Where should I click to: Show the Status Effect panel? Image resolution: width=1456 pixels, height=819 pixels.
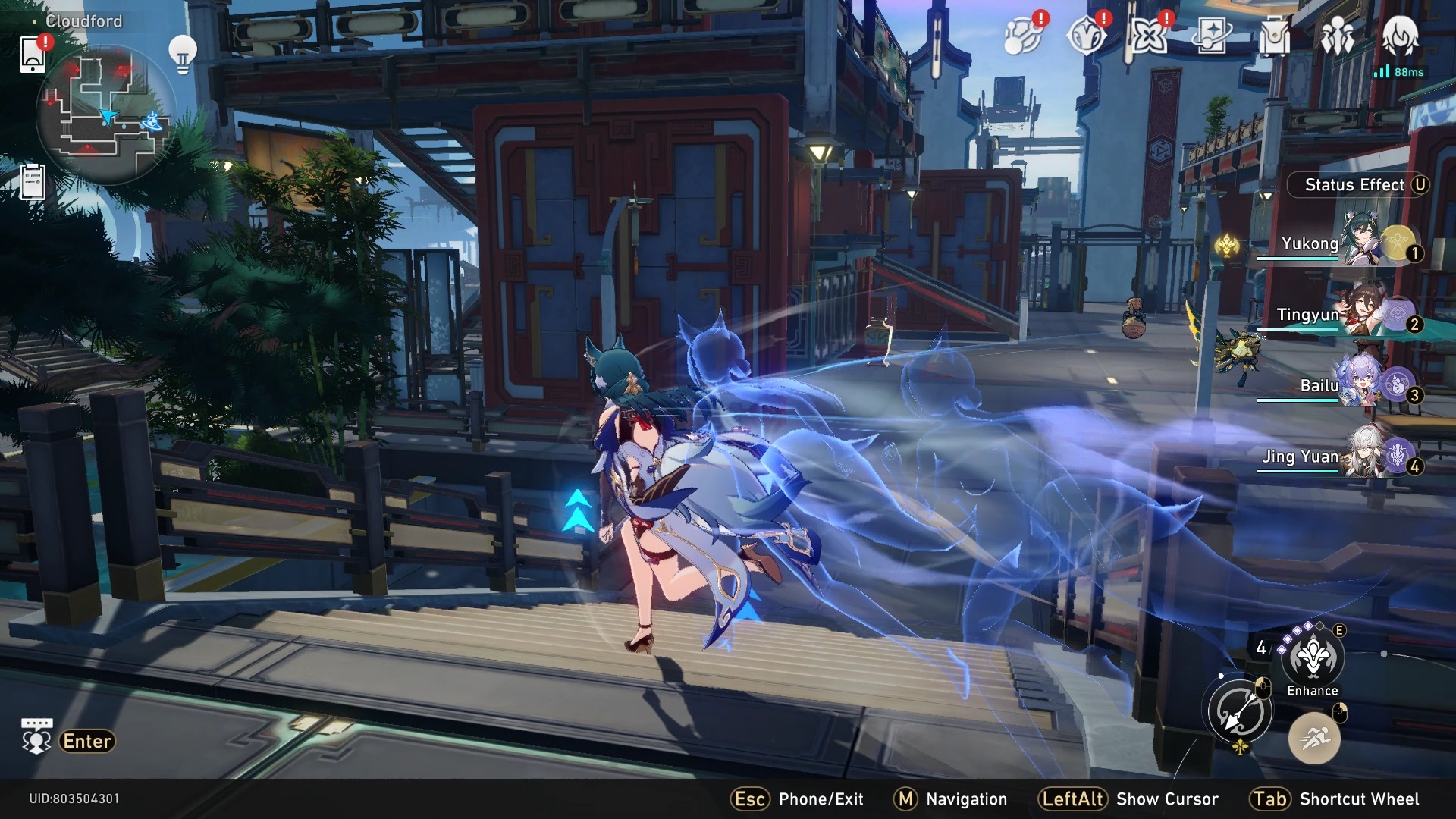pos(1357,185)
